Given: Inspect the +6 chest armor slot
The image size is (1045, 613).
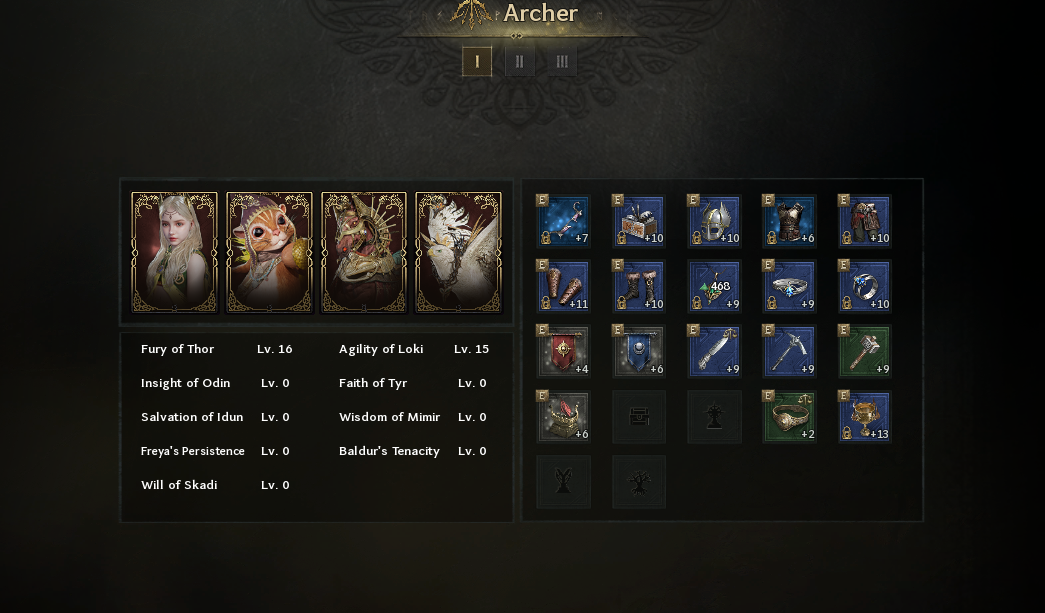Looking at the screenshot, I should pos(789,222).
